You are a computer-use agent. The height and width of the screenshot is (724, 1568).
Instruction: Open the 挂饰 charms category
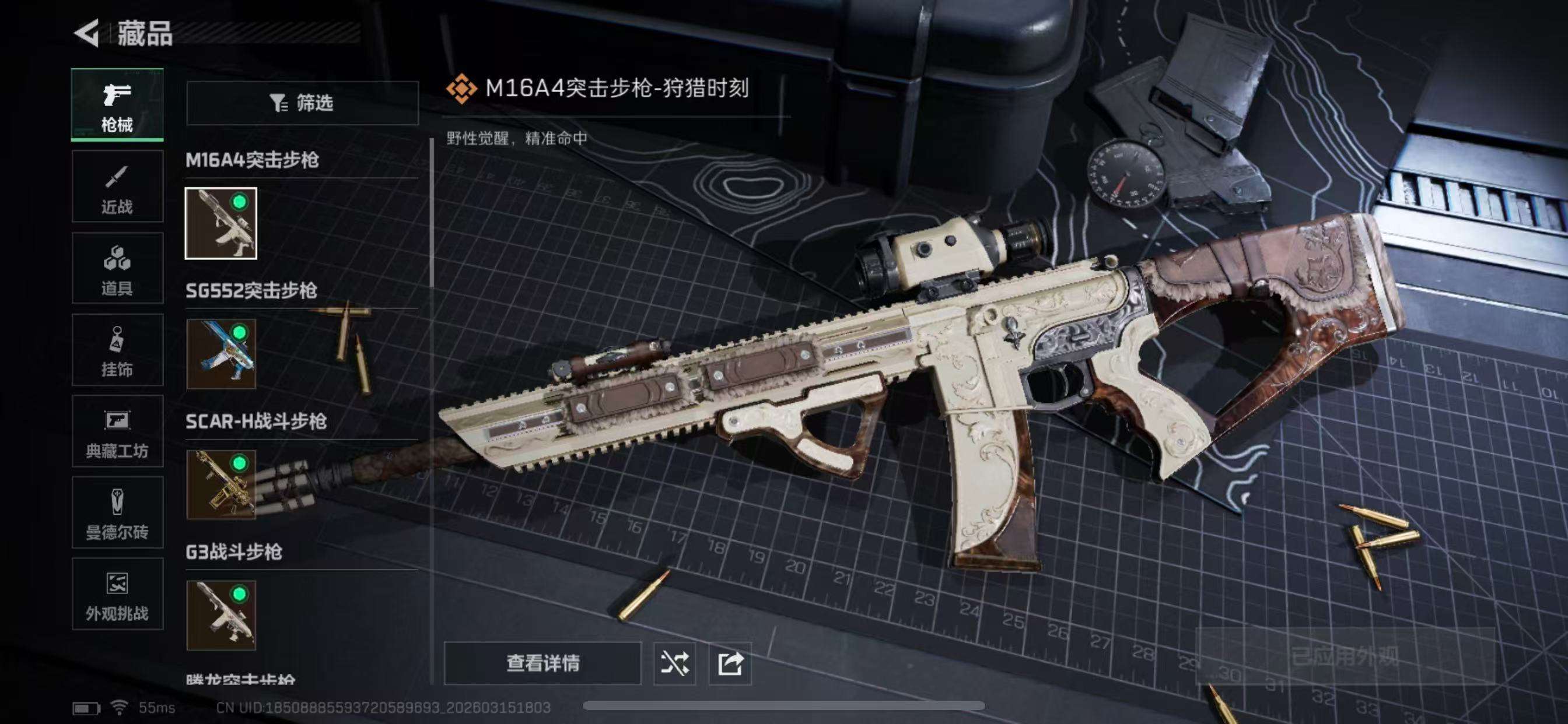point(117,350)
